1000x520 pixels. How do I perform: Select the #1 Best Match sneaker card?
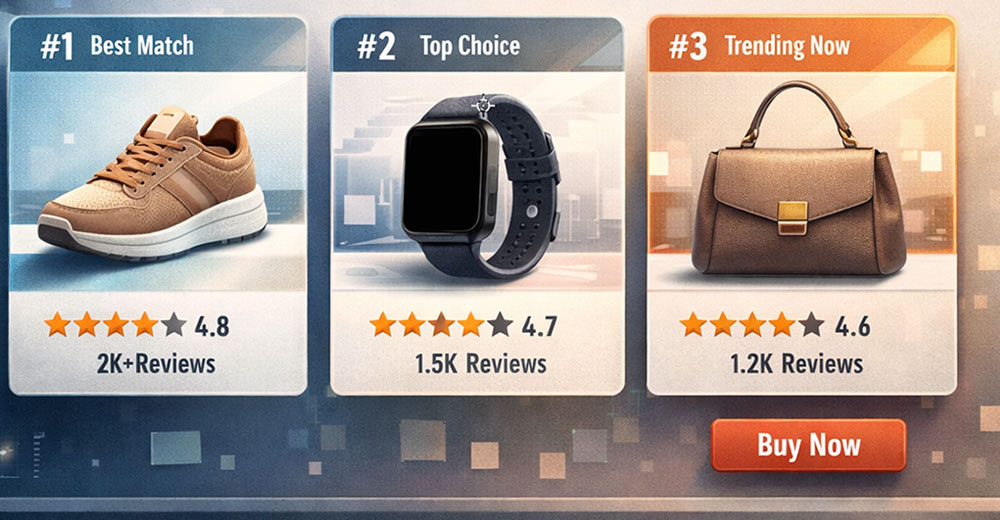click(157, 180)
